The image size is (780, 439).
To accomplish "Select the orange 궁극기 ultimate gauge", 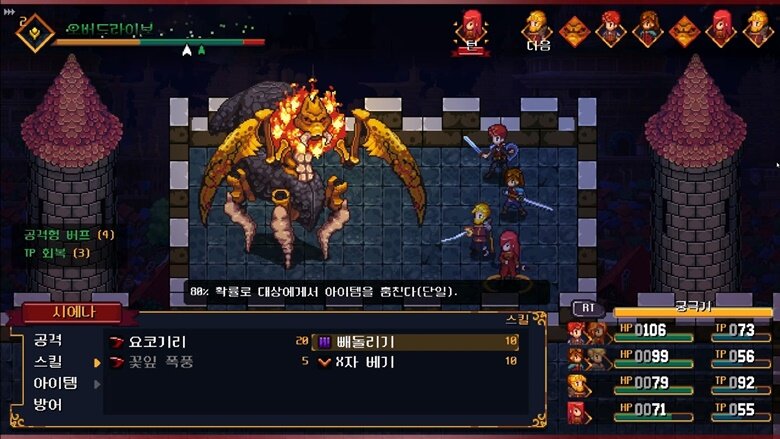I will (x=693, y=311).
